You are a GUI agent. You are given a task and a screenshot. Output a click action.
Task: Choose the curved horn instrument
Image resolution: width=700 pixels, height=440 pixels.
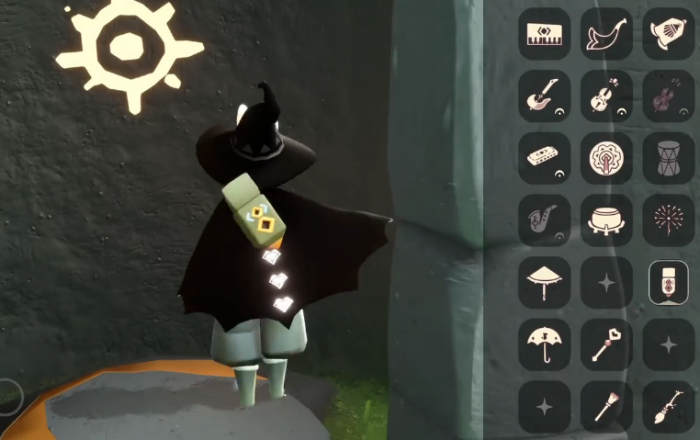606,34
